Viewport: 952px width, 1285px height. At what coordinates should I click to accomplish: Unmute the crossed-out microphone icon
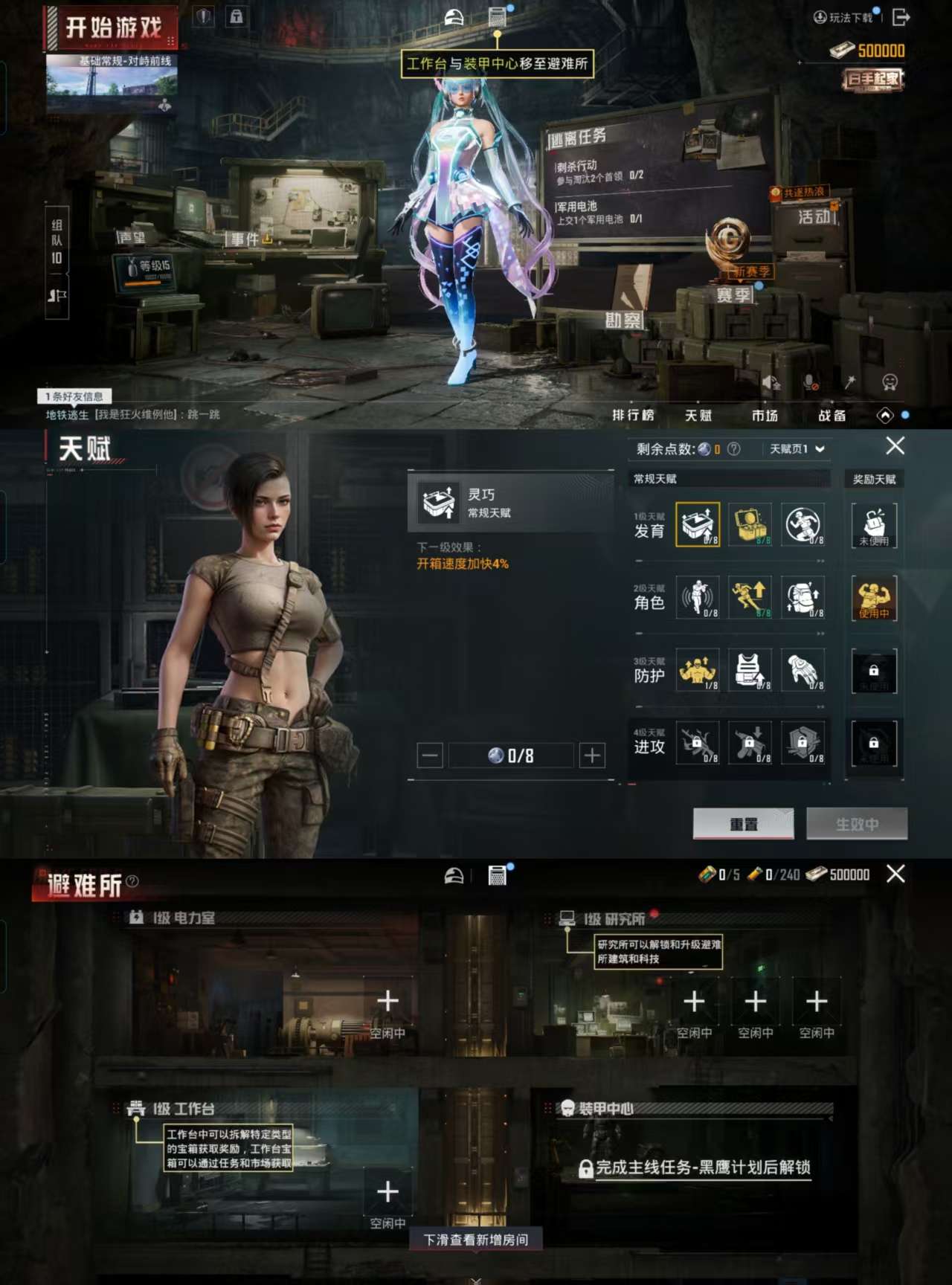click(x=812, y=380)
